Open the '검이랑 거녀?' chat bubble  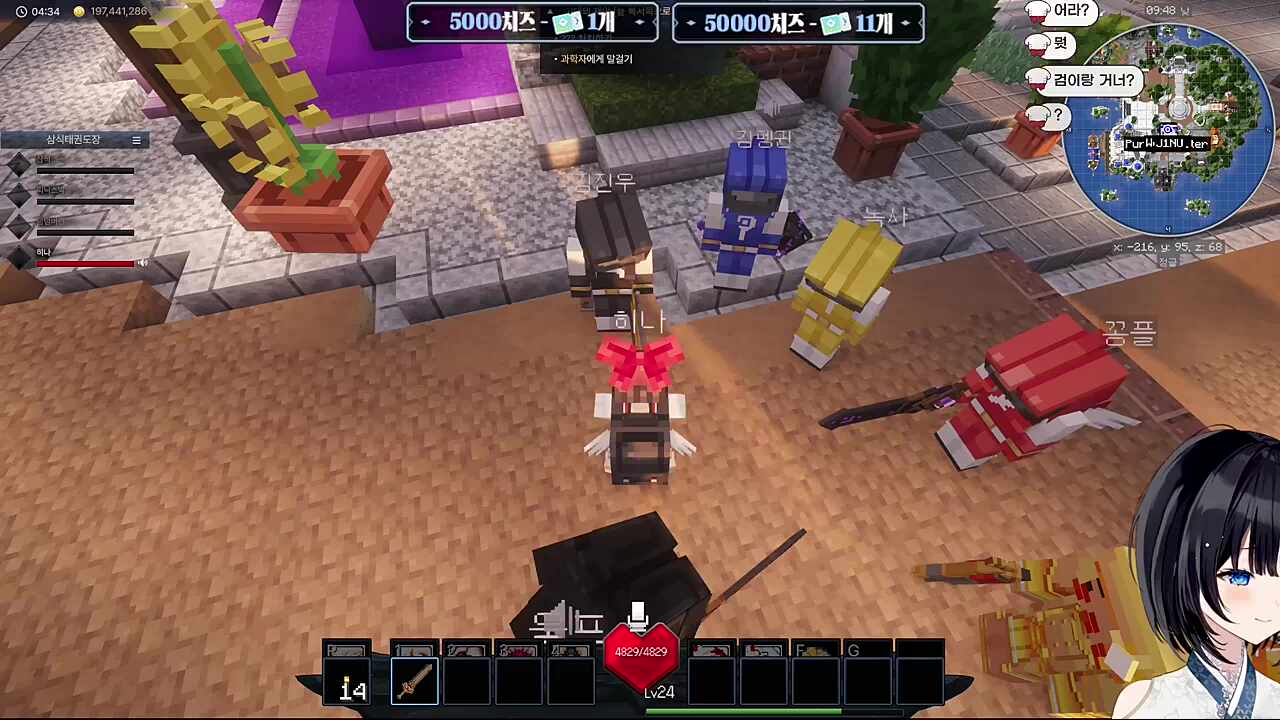pyautogui.click(x=1093, y=80)
